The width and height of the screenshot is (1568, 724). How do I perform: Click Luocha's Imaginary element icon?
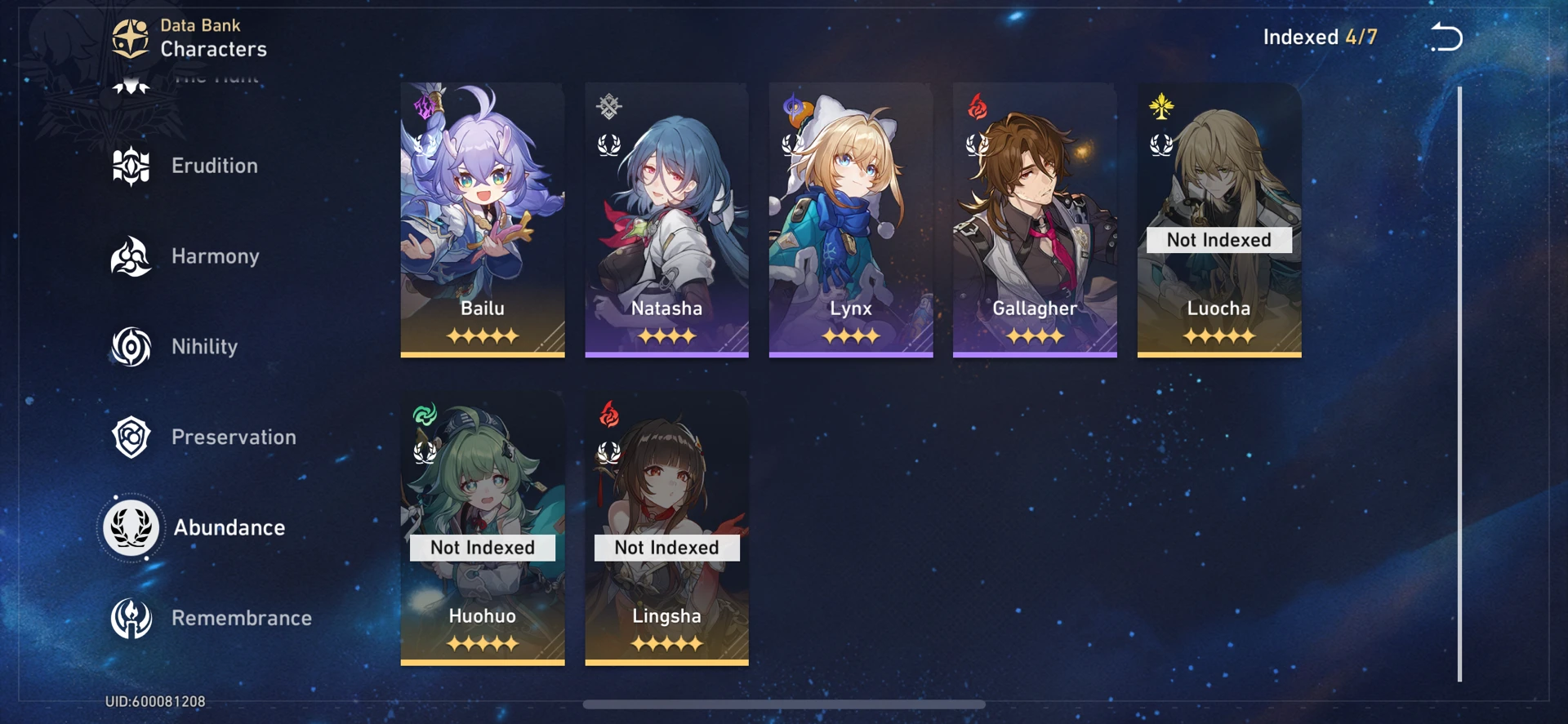[x=1160, y=104]
